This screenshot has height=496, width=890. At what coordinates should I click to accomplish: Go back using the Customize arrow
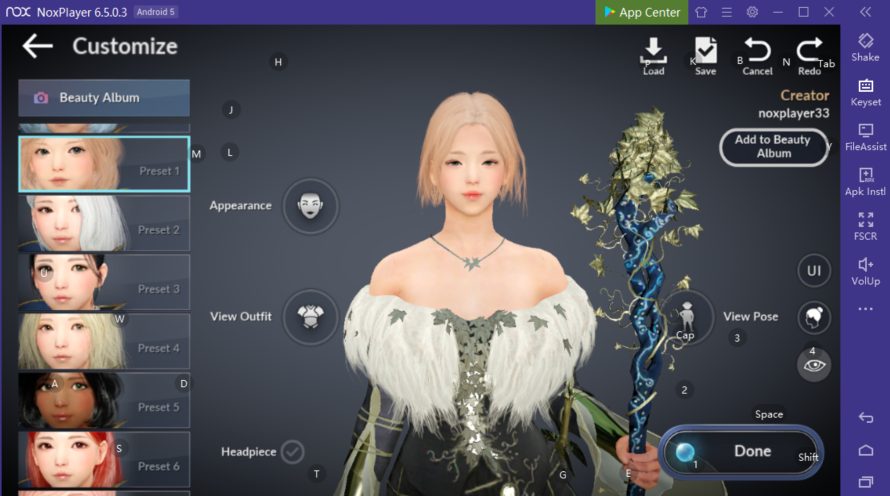[38, 46]
